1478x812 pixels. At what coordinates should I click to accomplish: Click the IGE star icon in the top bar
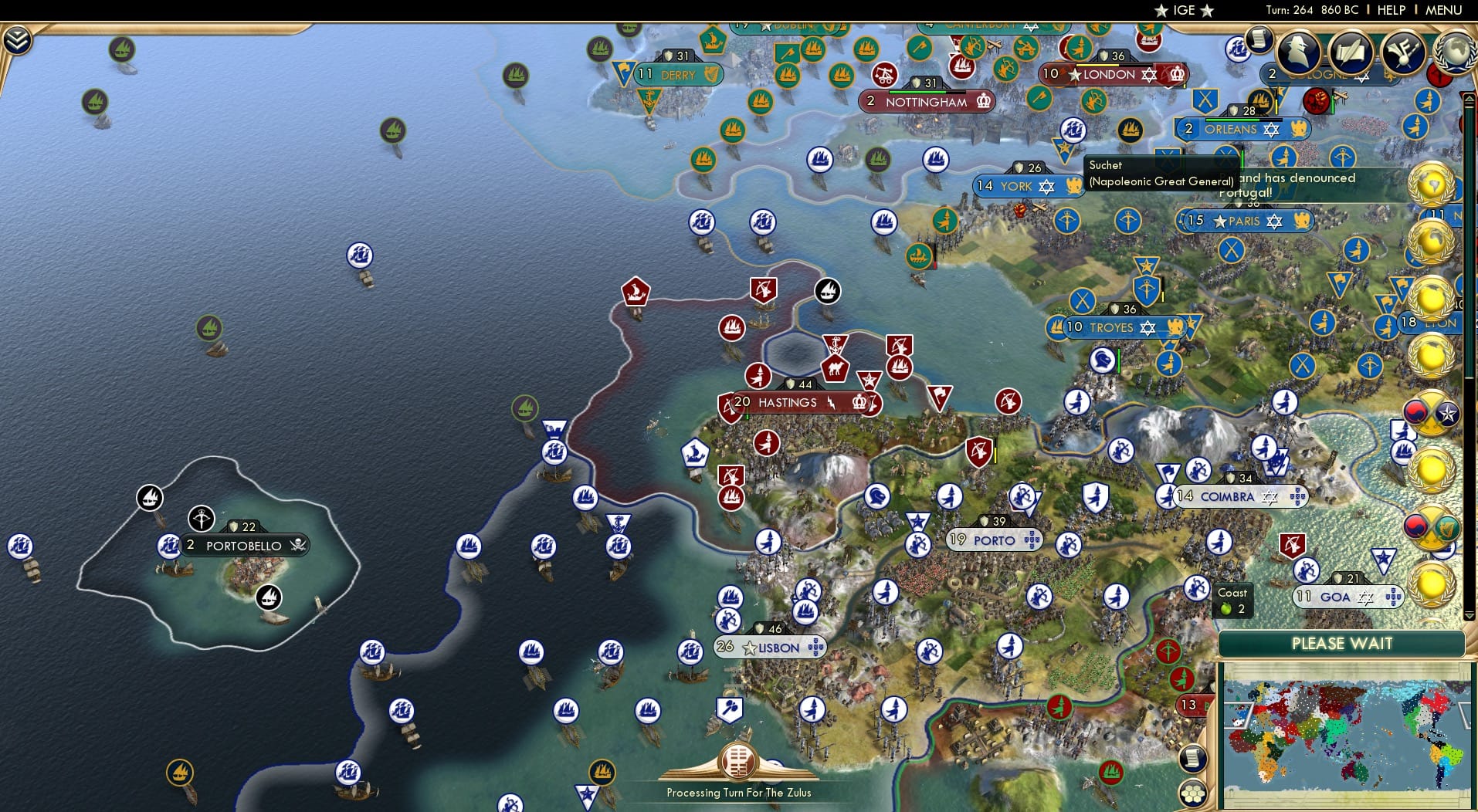coord(1161,10)
